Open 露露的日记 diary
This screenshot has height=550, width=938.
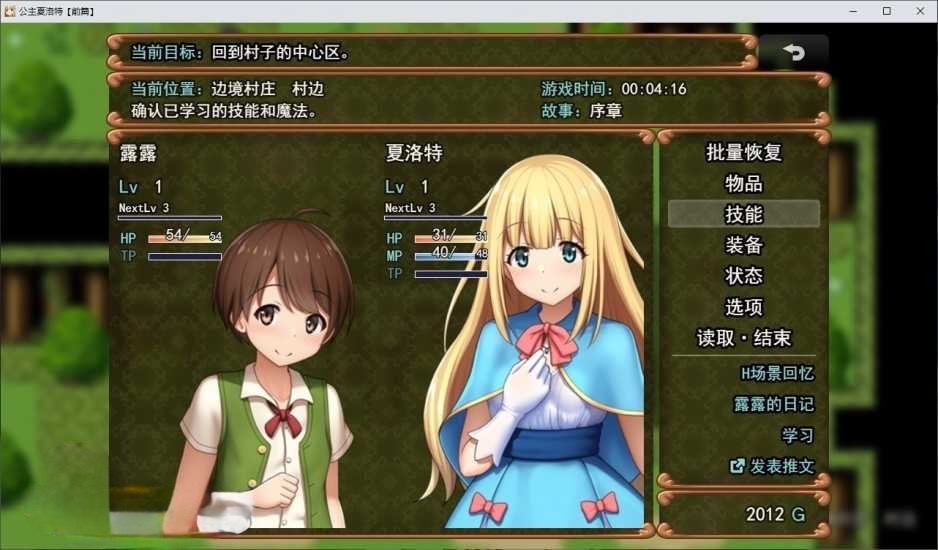773,404
